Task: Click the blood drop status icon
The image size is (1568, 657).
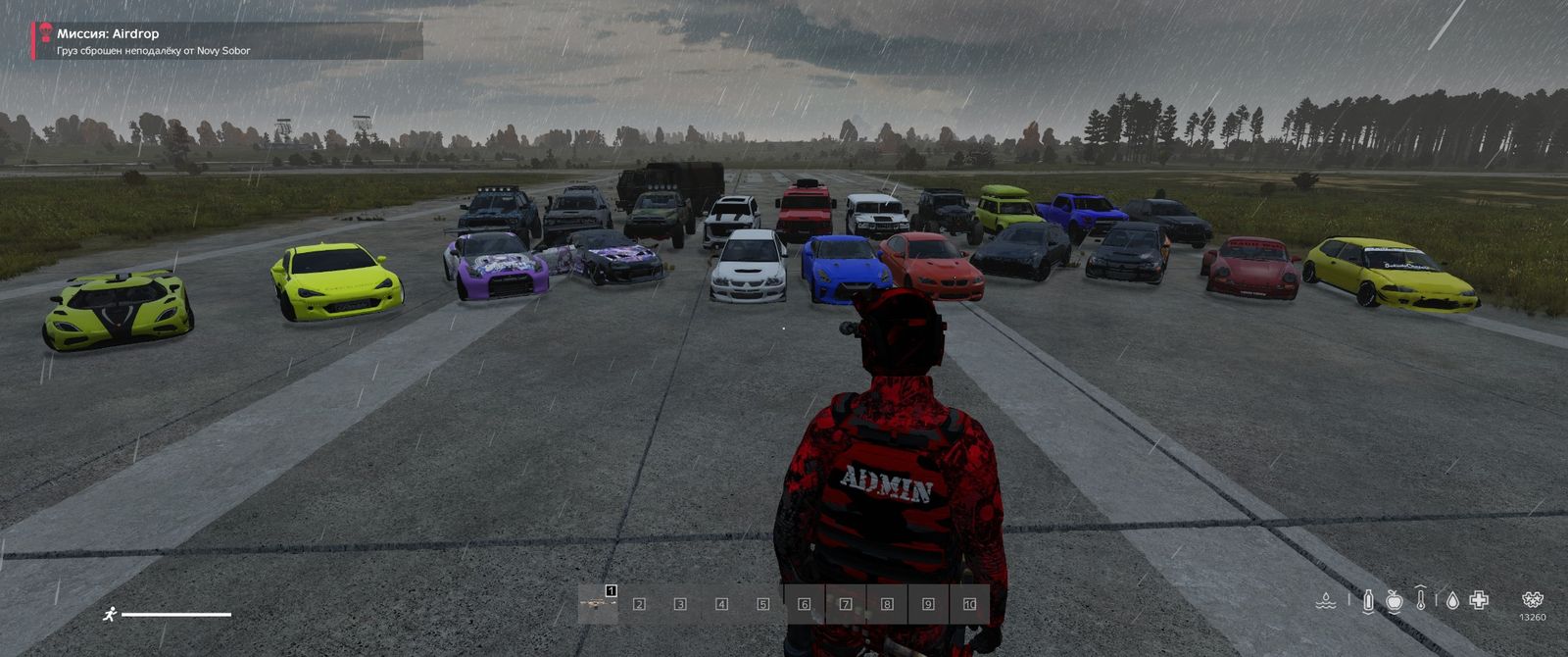Action: point(1451,600)
